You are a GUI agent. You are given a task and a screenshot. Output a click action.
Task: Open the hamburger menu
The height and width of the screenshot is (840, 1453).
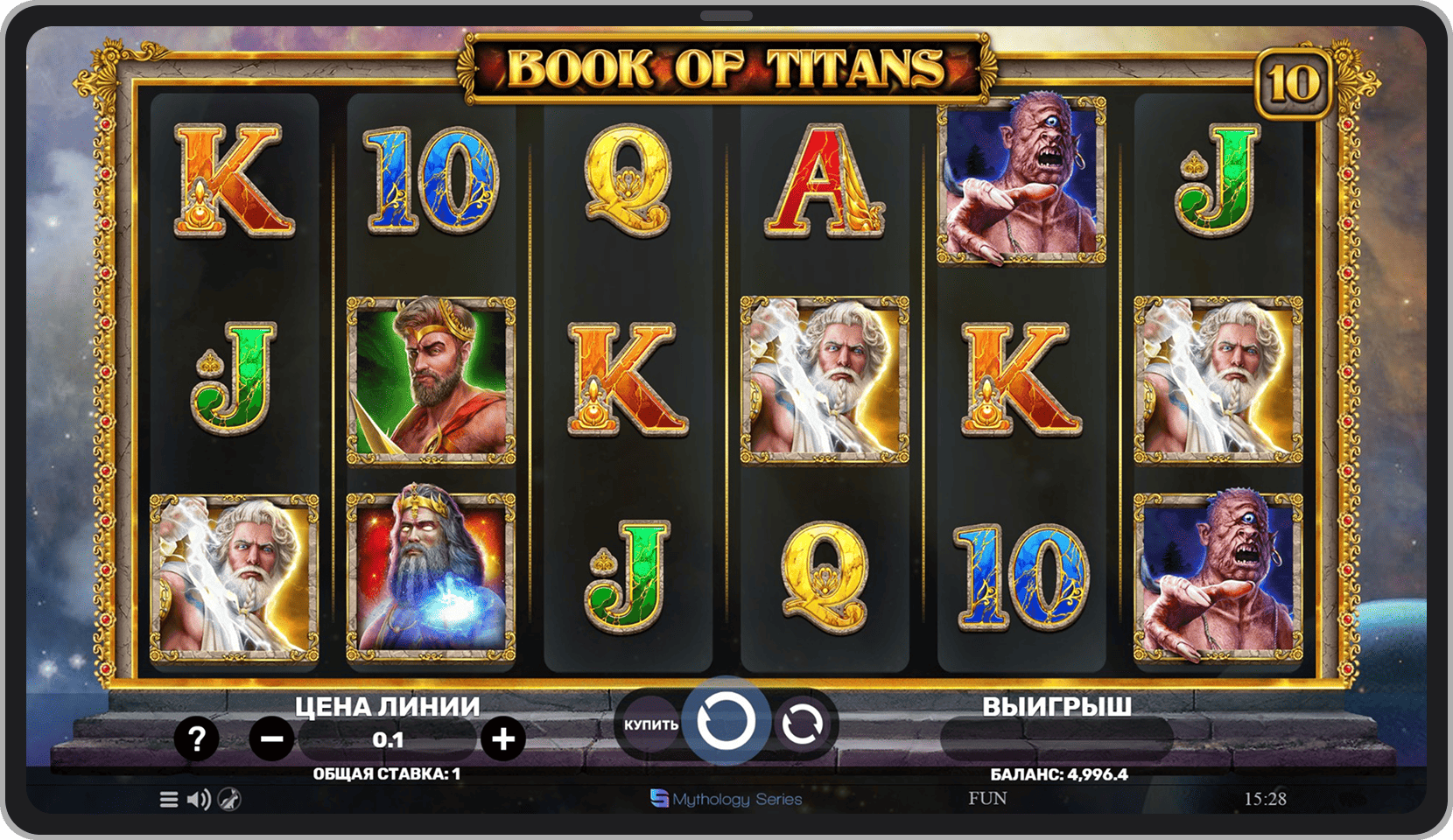pos(169,799)
